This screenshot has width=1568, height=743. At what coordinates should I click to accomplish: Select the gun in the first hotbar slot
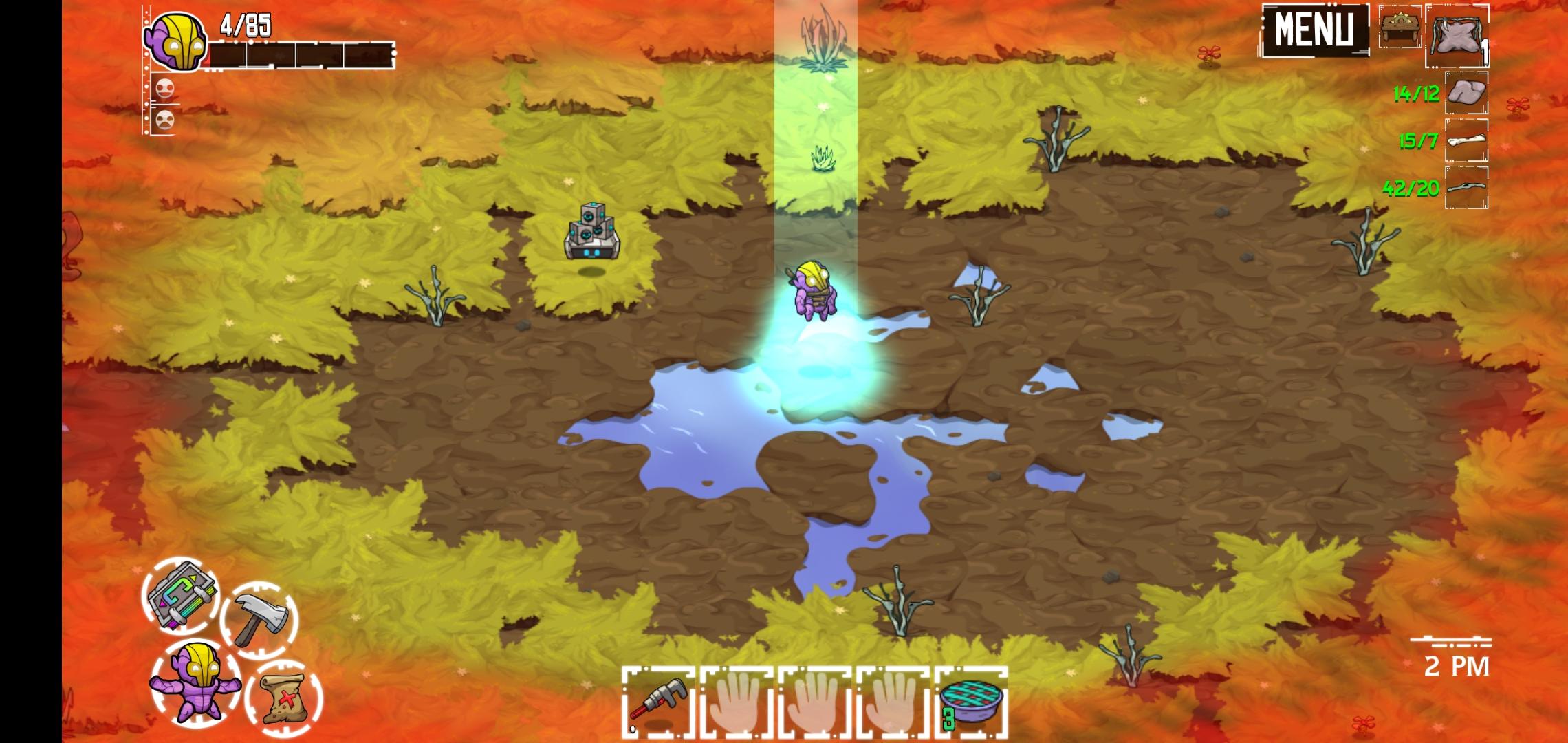[x=658, y=703]
